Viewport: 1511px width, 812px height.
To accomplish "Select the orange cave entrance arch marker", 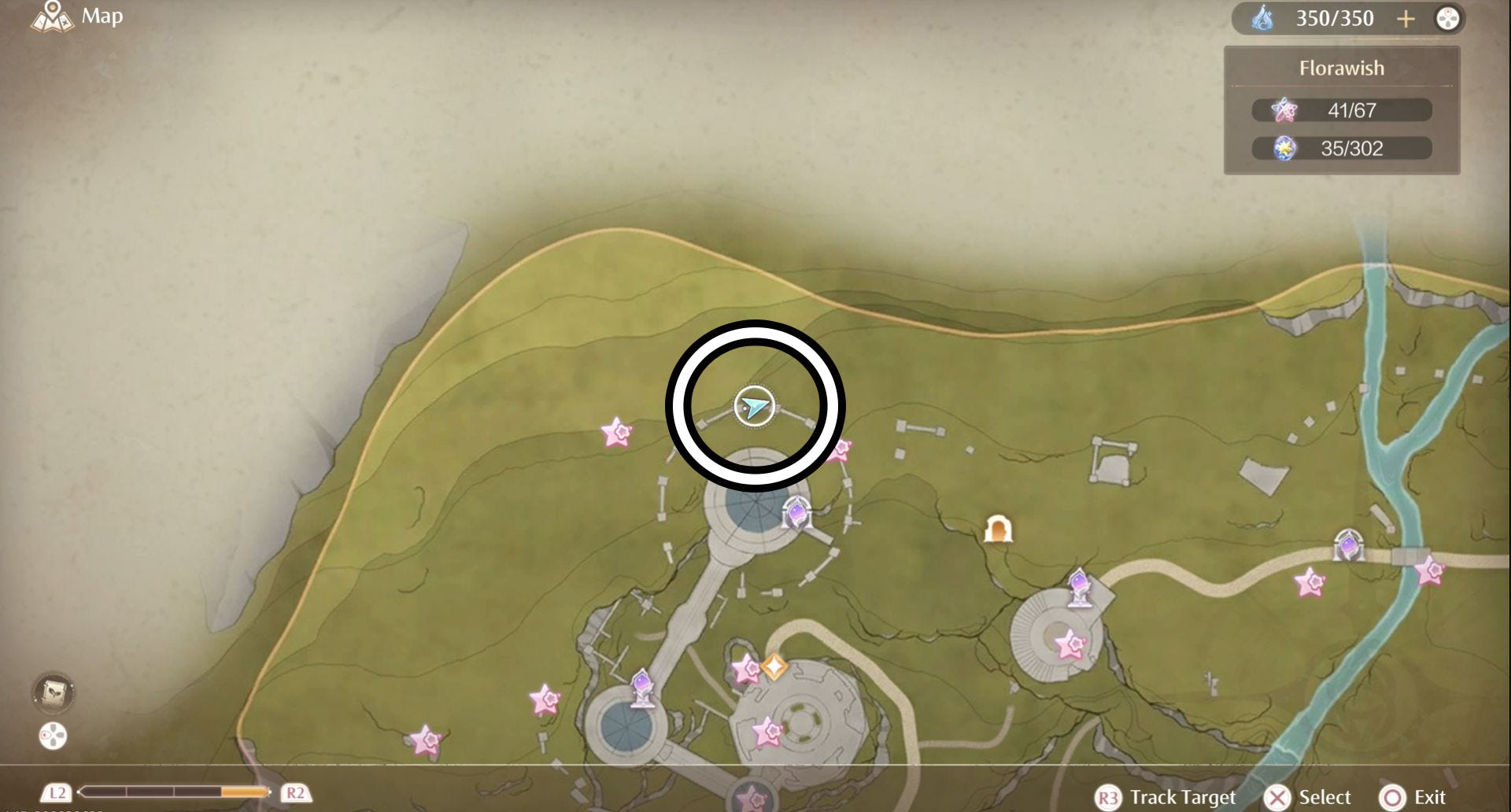I will [x=998, y=530].
